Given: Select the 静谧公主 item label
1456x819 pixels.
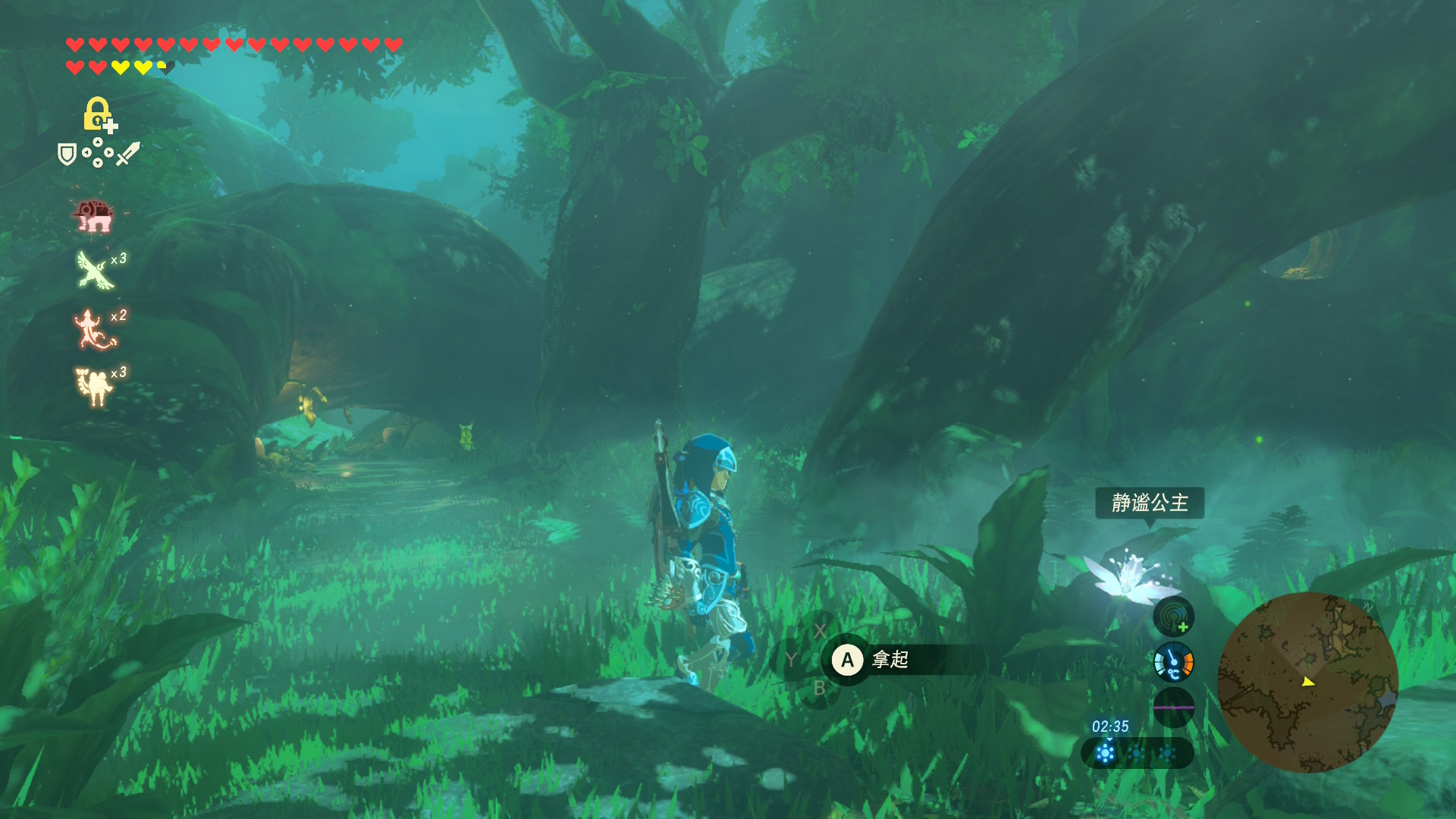Looking at the screenshot, I should pyautogui.click(x=1149, y=503).
